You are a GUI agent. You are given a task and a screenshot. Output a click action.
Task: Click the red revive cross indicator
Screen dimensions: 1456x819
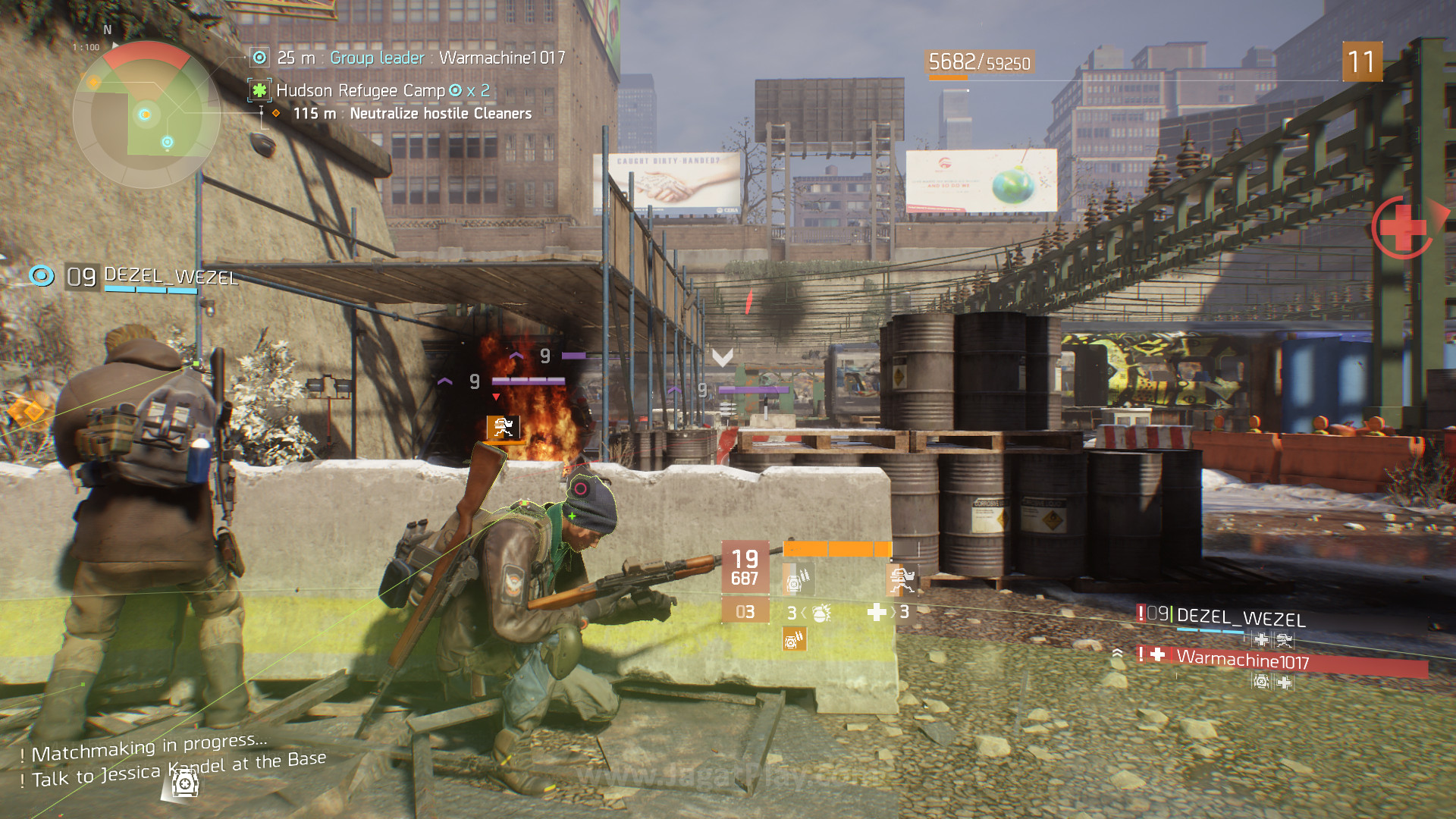click(1401, 227)
